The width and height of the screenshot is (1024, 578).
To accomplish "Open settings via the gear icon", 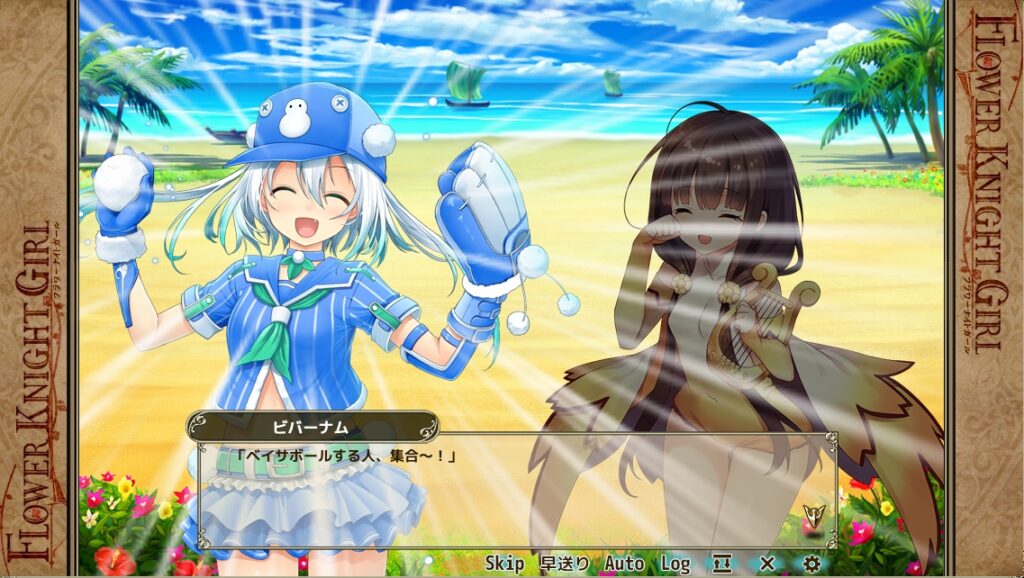I will click(x=811, y=564).
